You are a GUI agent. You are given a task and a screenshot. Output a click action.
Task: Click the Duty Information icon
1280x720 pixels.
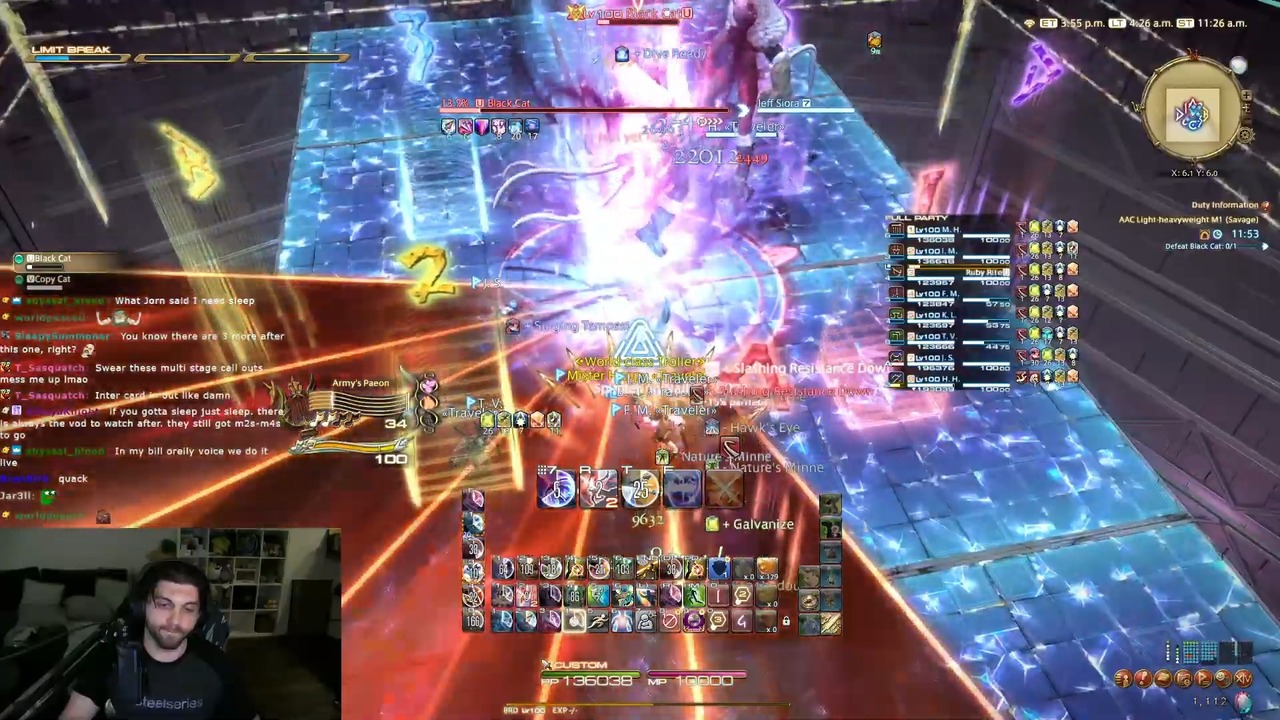coord(1266,206)
